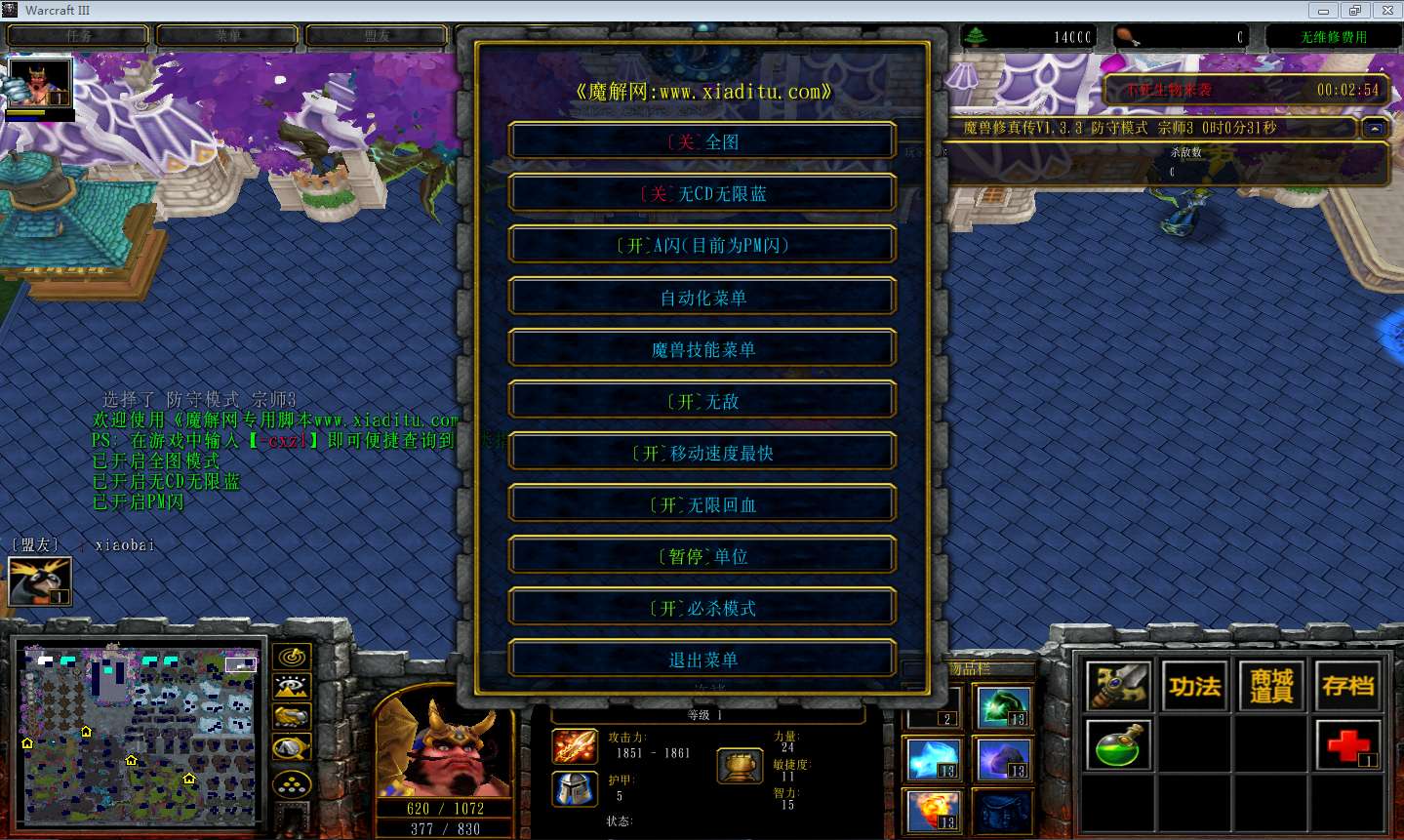Screen dimensions: 1404x840
Task: Click the 存档 save icon
Action: pyautogui.click(x=1347, y=685)
